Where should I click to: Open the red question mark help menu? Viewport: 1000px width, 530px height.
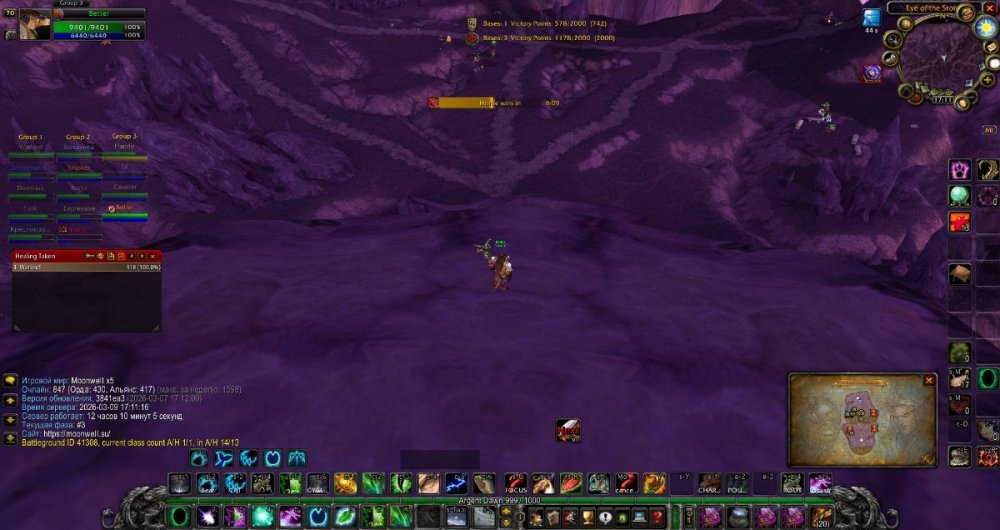point(656,516)
